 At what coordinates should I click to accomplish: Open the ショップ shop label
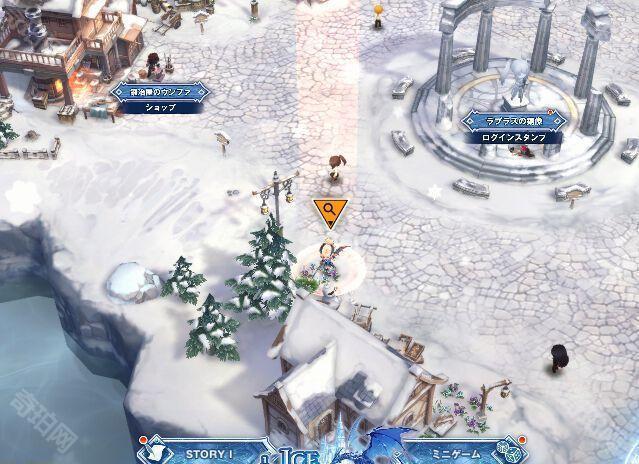point(160,106)
